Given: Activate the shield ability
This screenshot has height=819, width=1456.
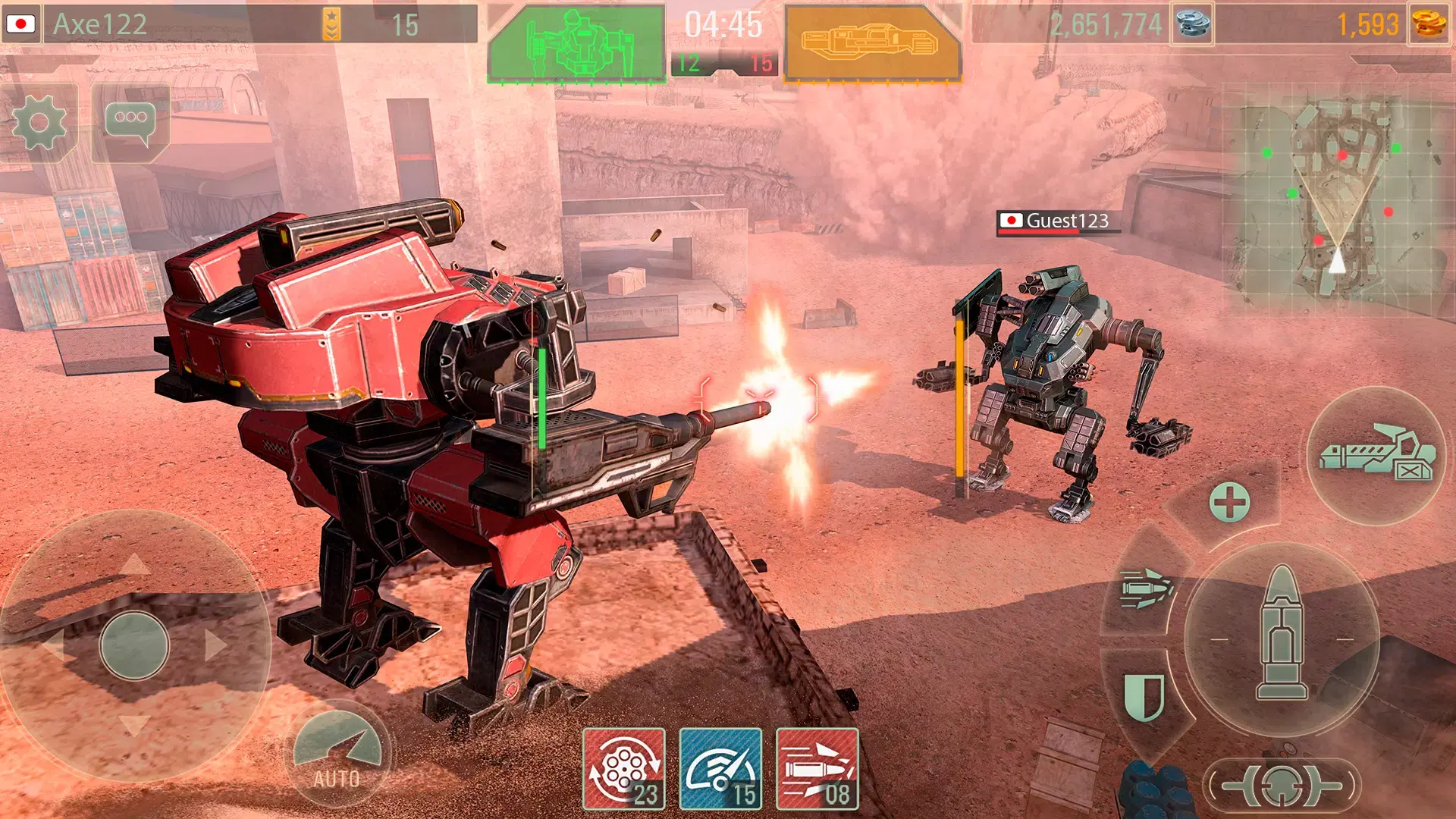Looking at the screenshot, I should pos(1144,696).
